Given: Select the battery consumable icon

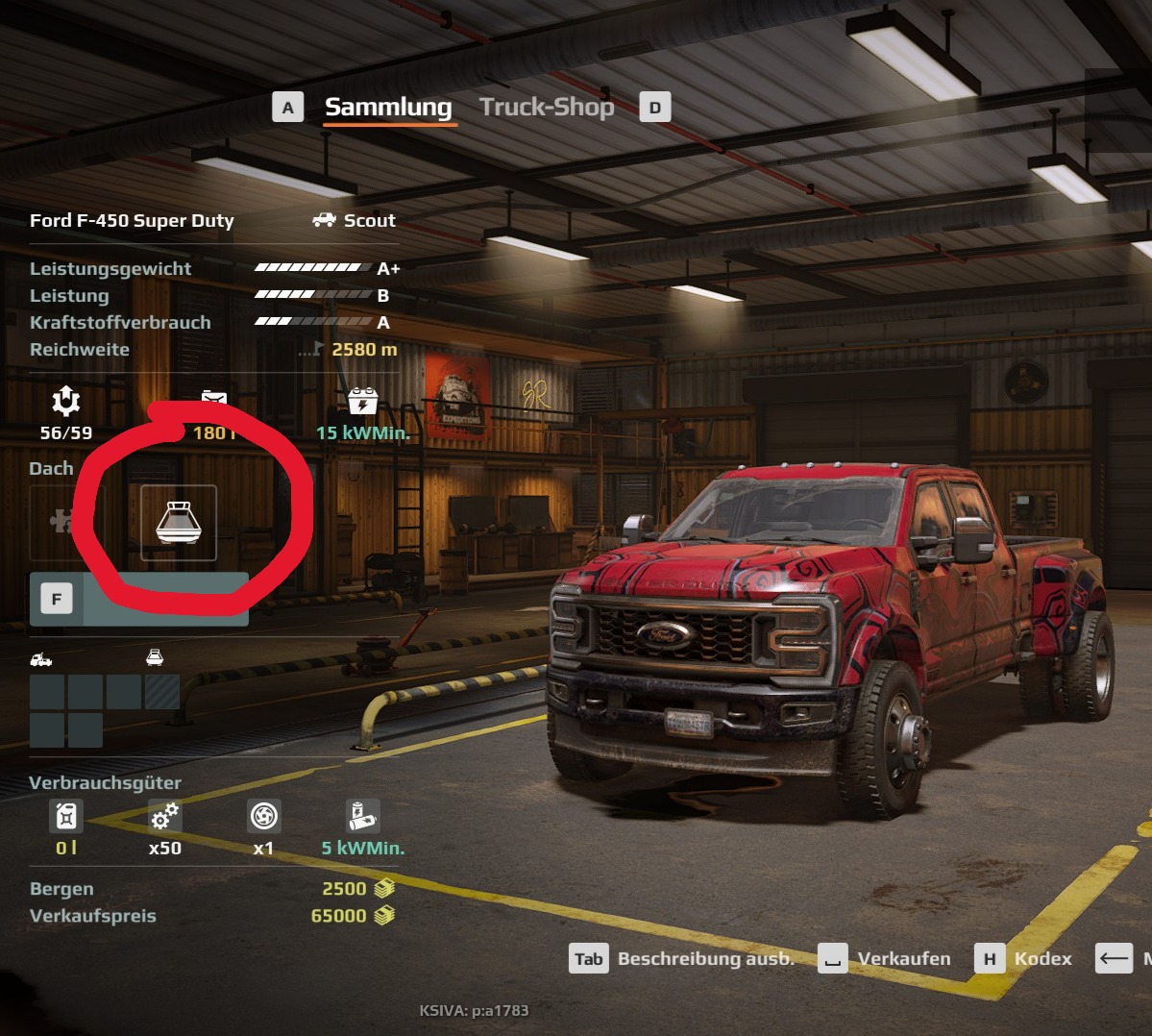Looking at the screenshot, I should point(362,816).
